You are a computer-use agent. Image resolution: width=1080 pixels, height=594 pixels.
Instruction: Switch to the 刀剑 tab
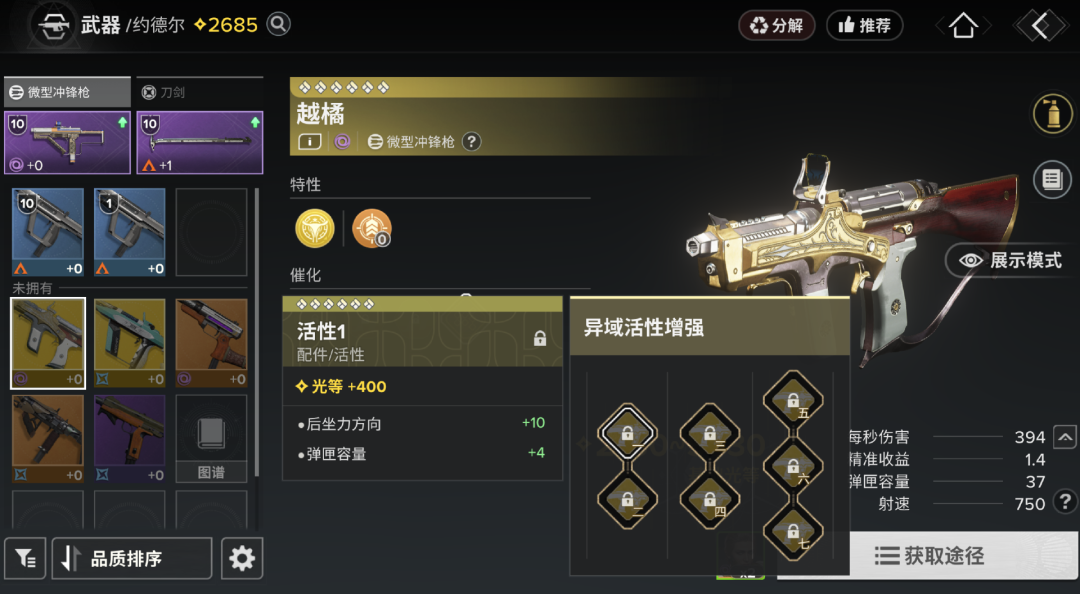click(x=197, y=92)
